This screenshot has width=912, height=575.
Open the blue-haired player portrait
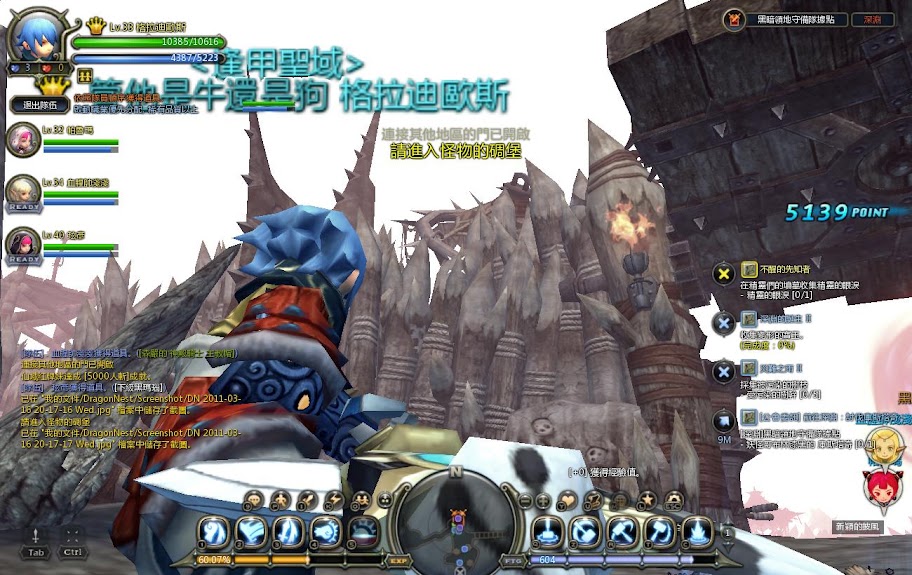coord(35,40)
